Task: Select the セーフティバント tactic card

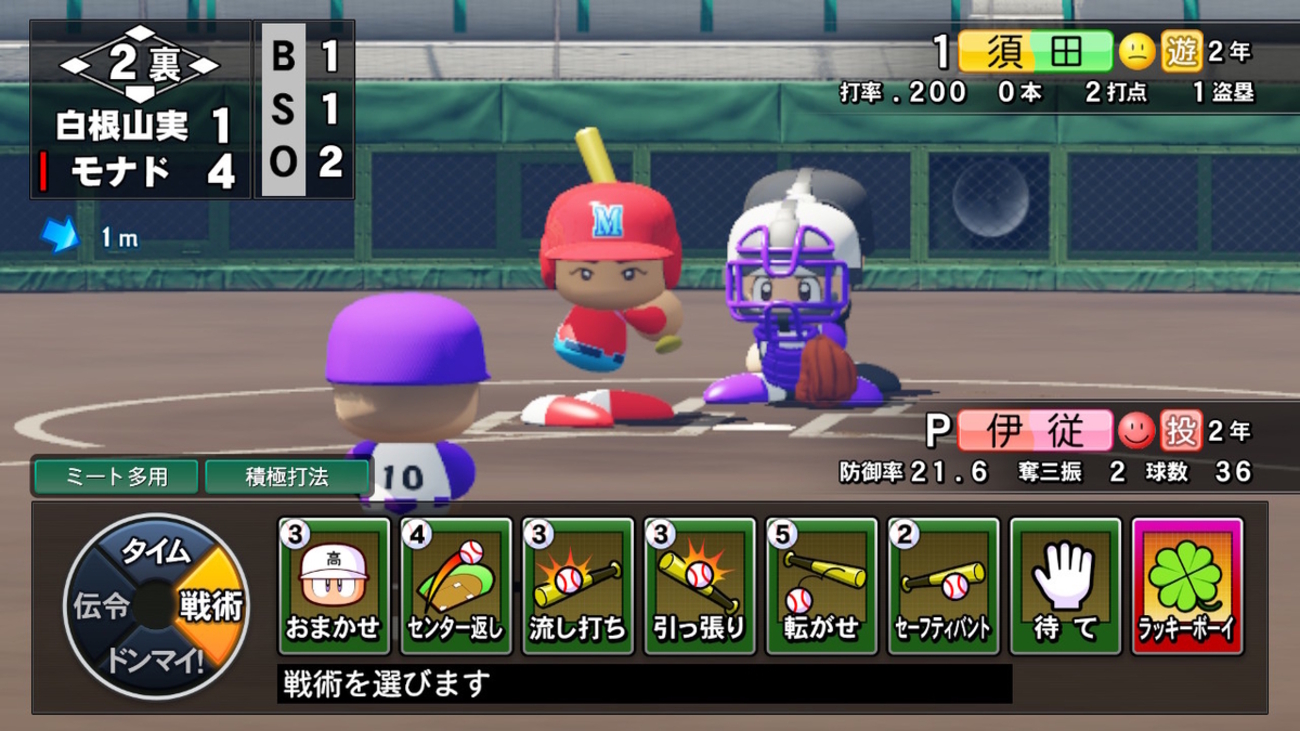Action: click(944, 586)
